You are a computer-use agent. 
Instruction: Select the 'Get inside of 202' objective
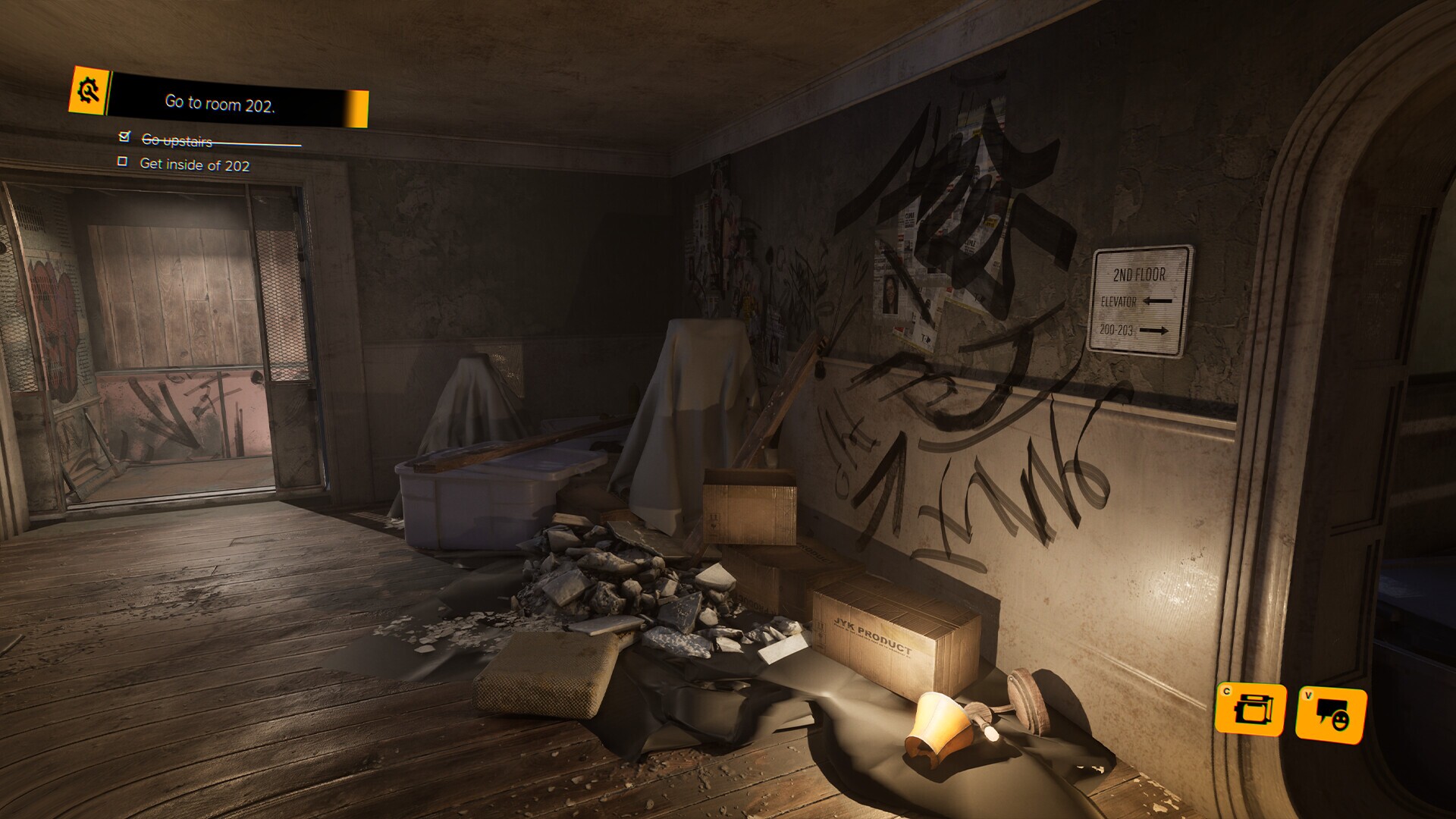tap(194, 165)
